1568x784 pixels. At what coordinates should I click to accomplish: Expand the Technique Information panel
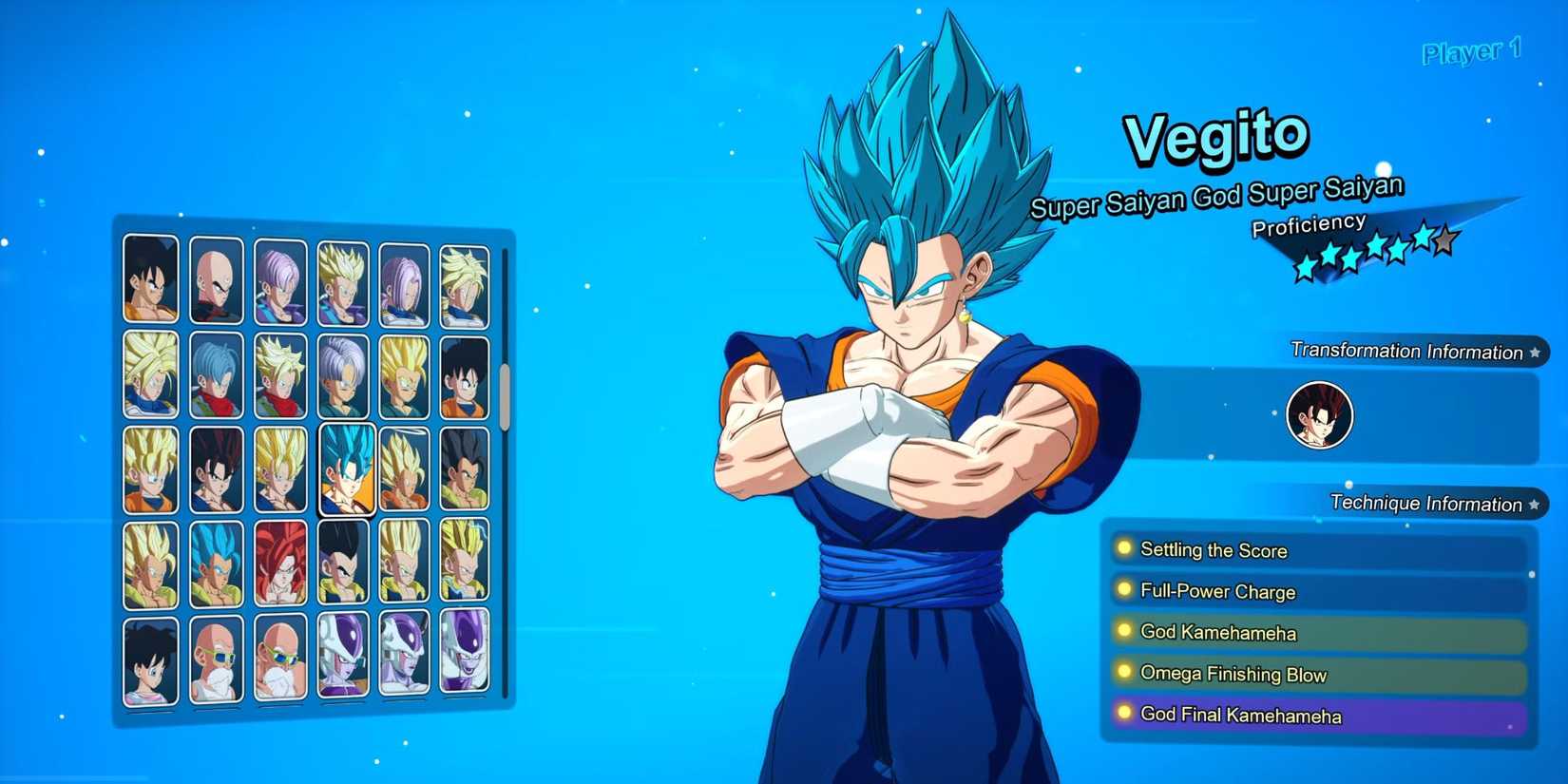1428,504
